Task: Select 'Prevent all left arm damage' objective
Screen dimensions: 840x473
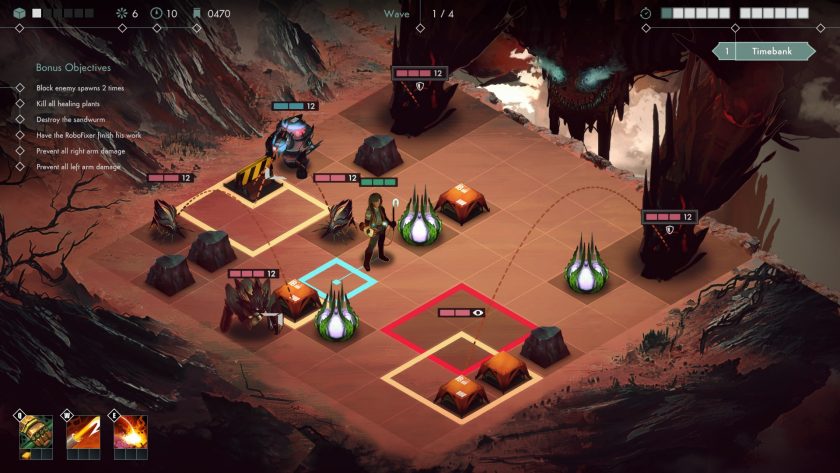Action: point(78,166)
